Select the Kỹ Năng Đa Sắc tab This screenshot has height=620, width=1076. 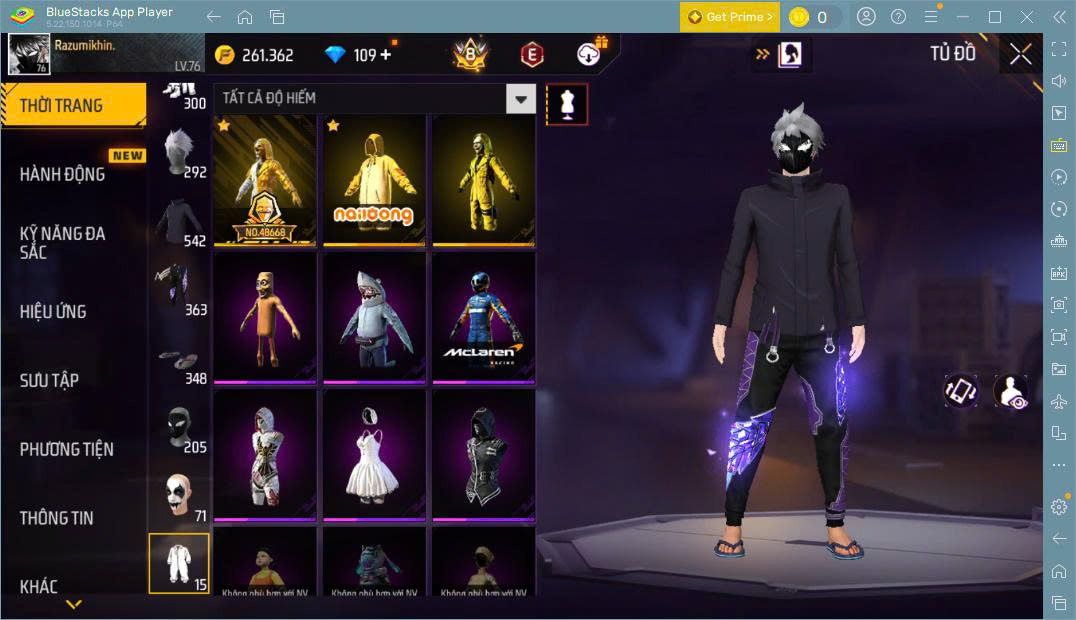[x=62, y=242]
